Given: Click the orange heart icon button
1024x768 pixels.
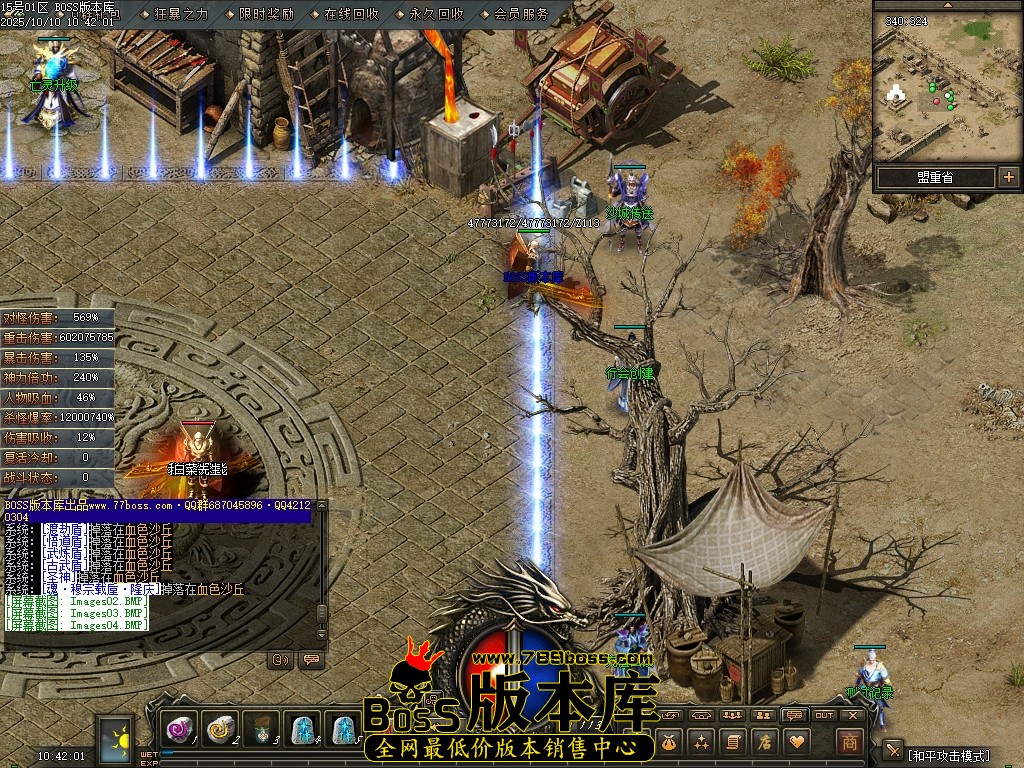Looking at the screenshot, I should [x=797, y=741].
